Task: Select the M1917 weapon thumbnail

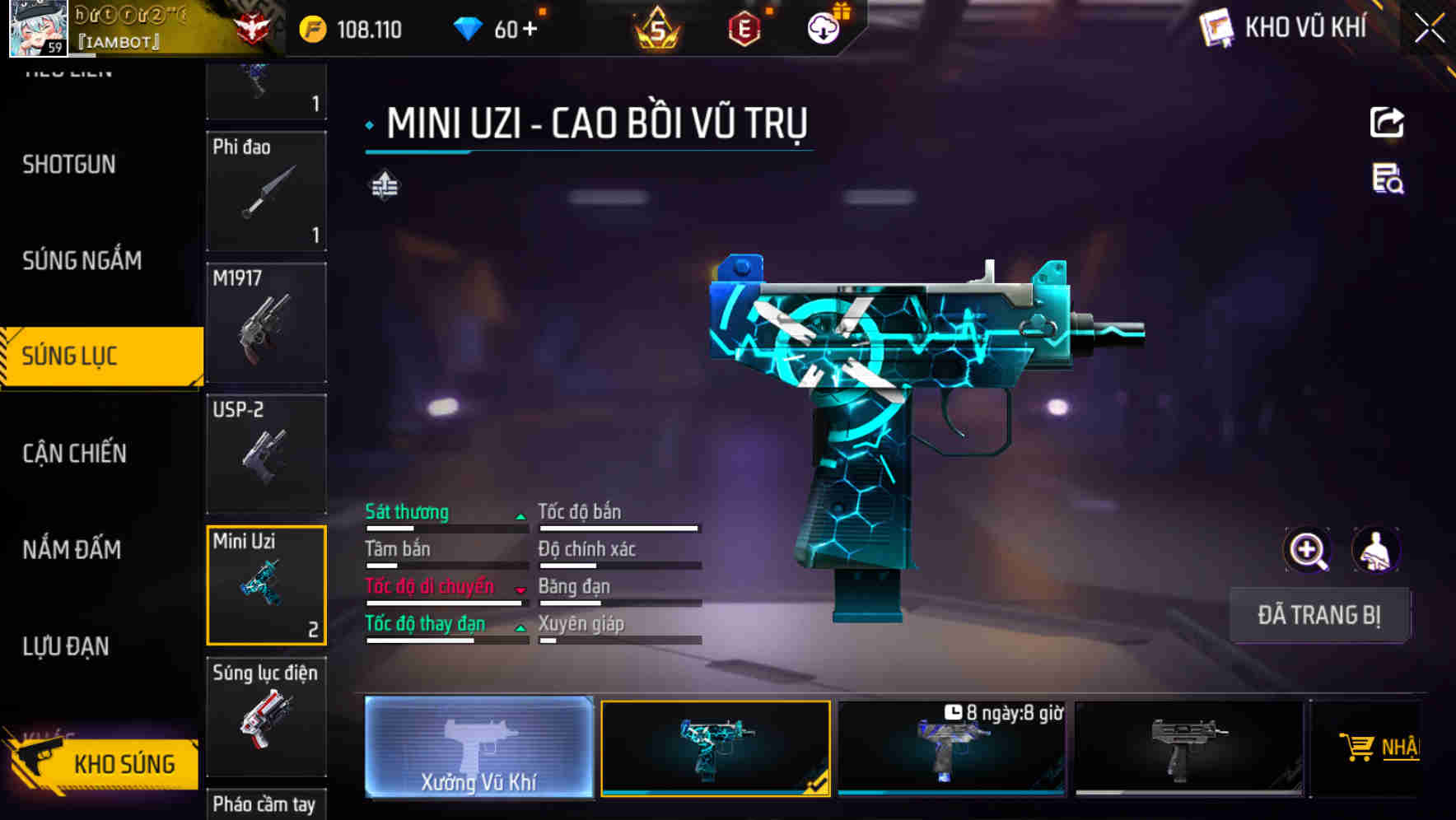Action: click(266, 323)
